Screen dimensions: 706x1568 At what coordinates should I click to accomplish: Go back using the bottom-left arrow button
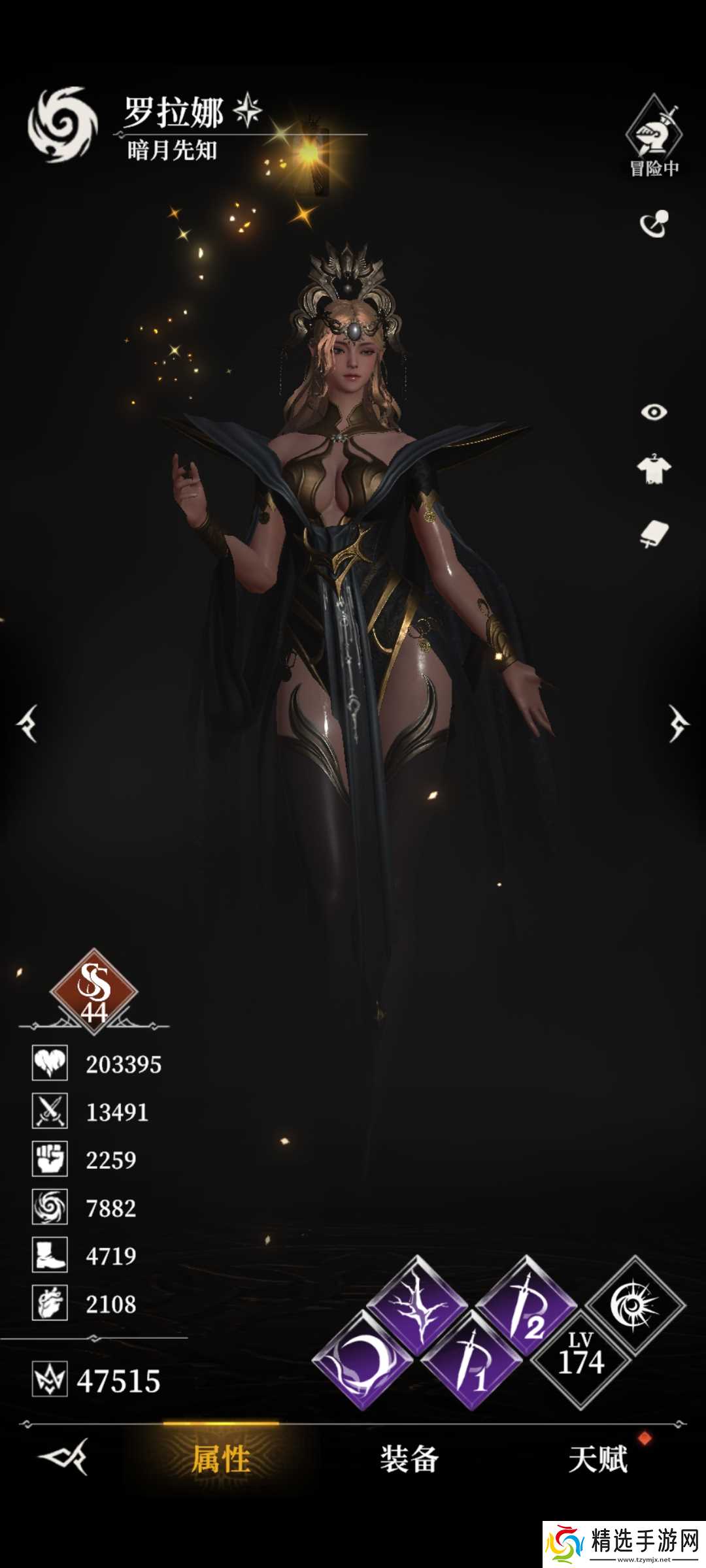63,1457
